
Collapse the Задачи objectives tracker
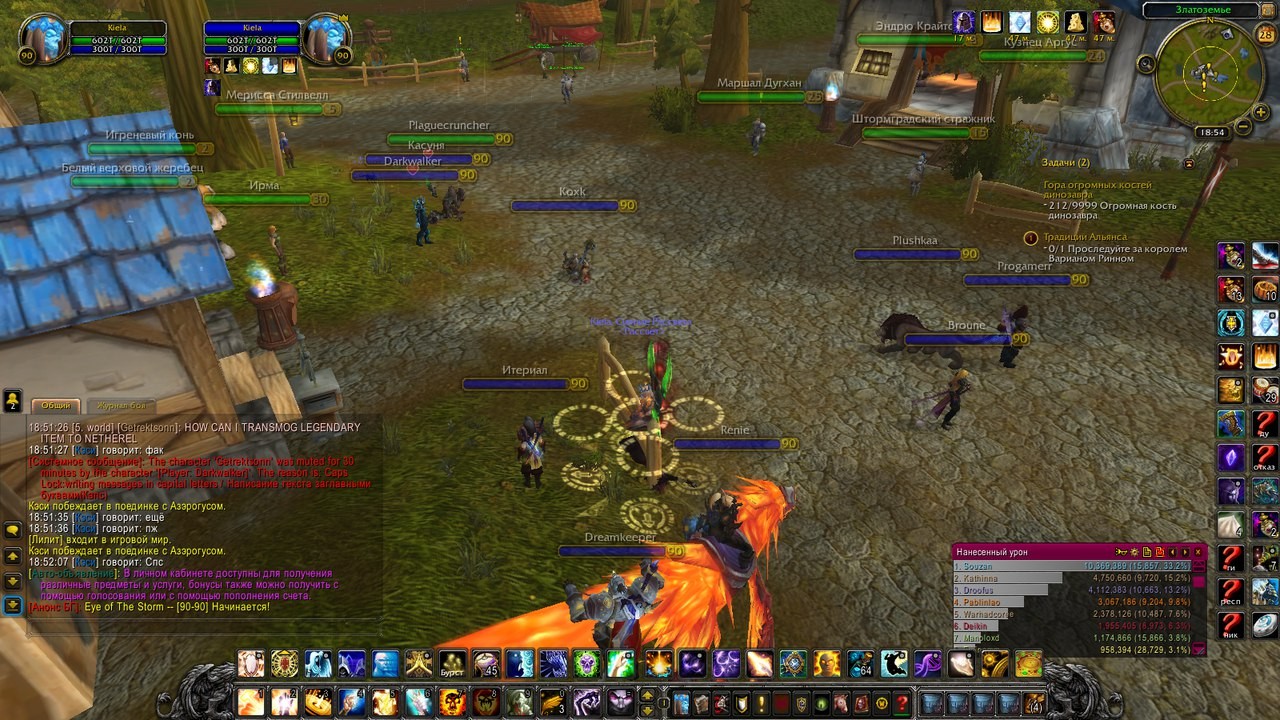pyautogui.click(x=1189, y=163)
